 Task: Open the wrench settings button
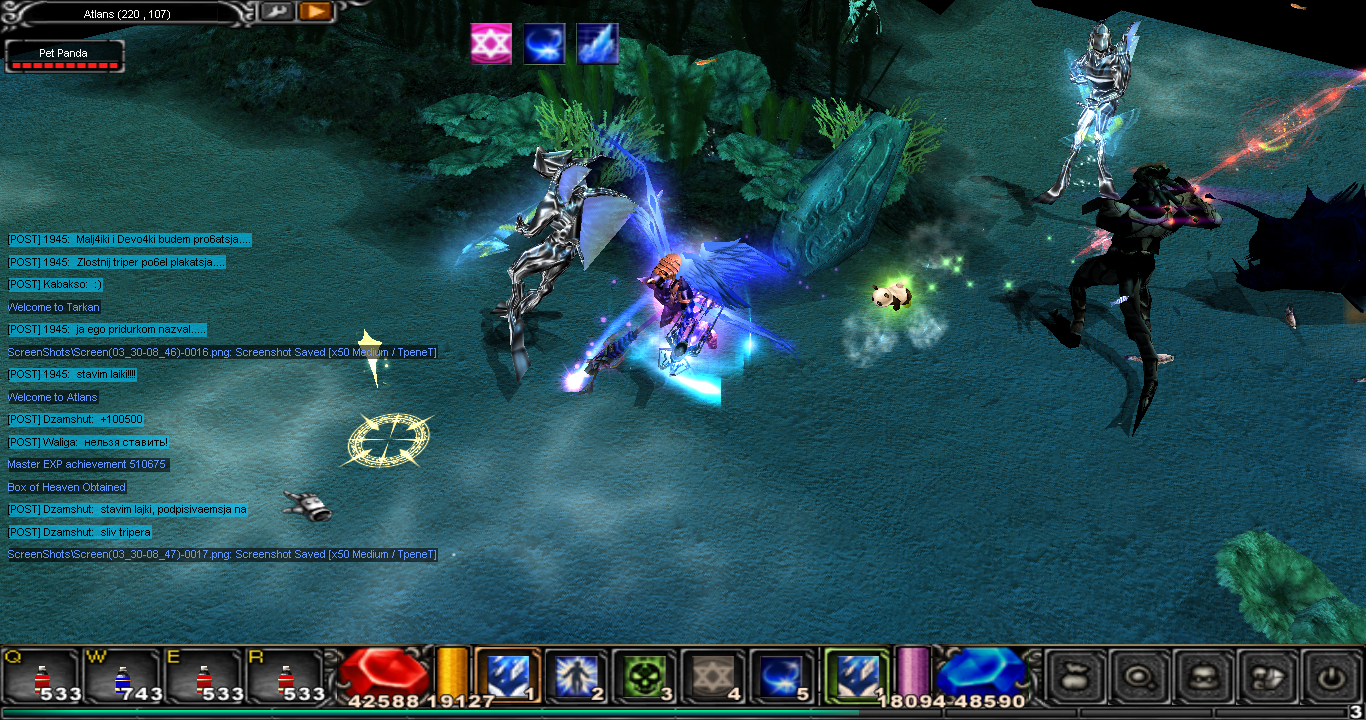click(277, 12)
